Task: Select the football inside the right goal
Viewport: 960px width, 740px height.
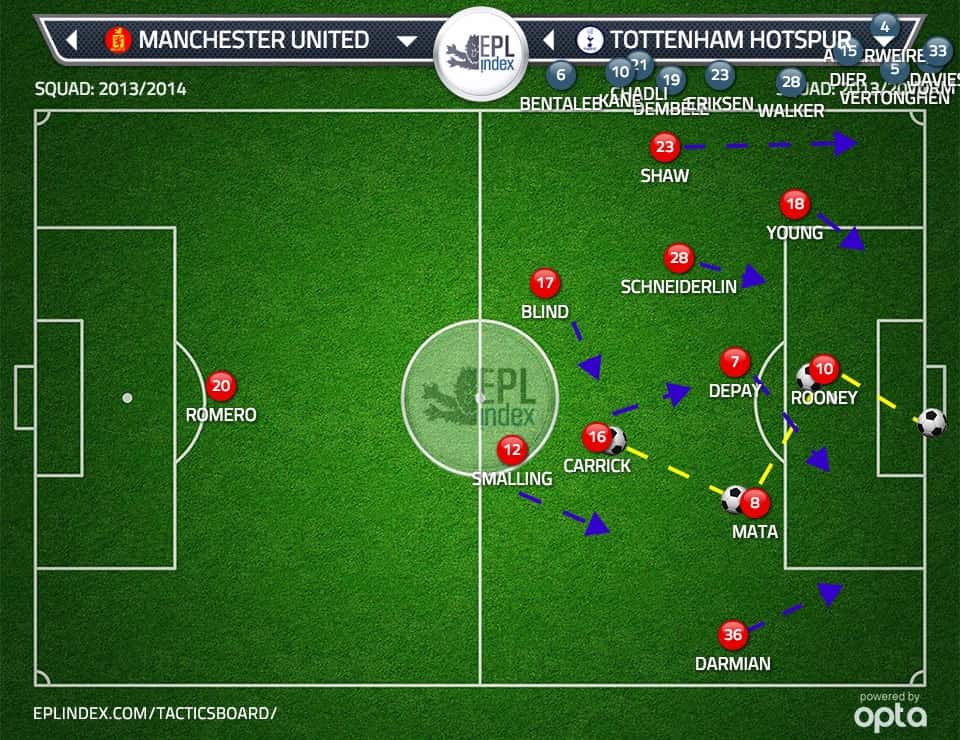Action: click(931, 422)
